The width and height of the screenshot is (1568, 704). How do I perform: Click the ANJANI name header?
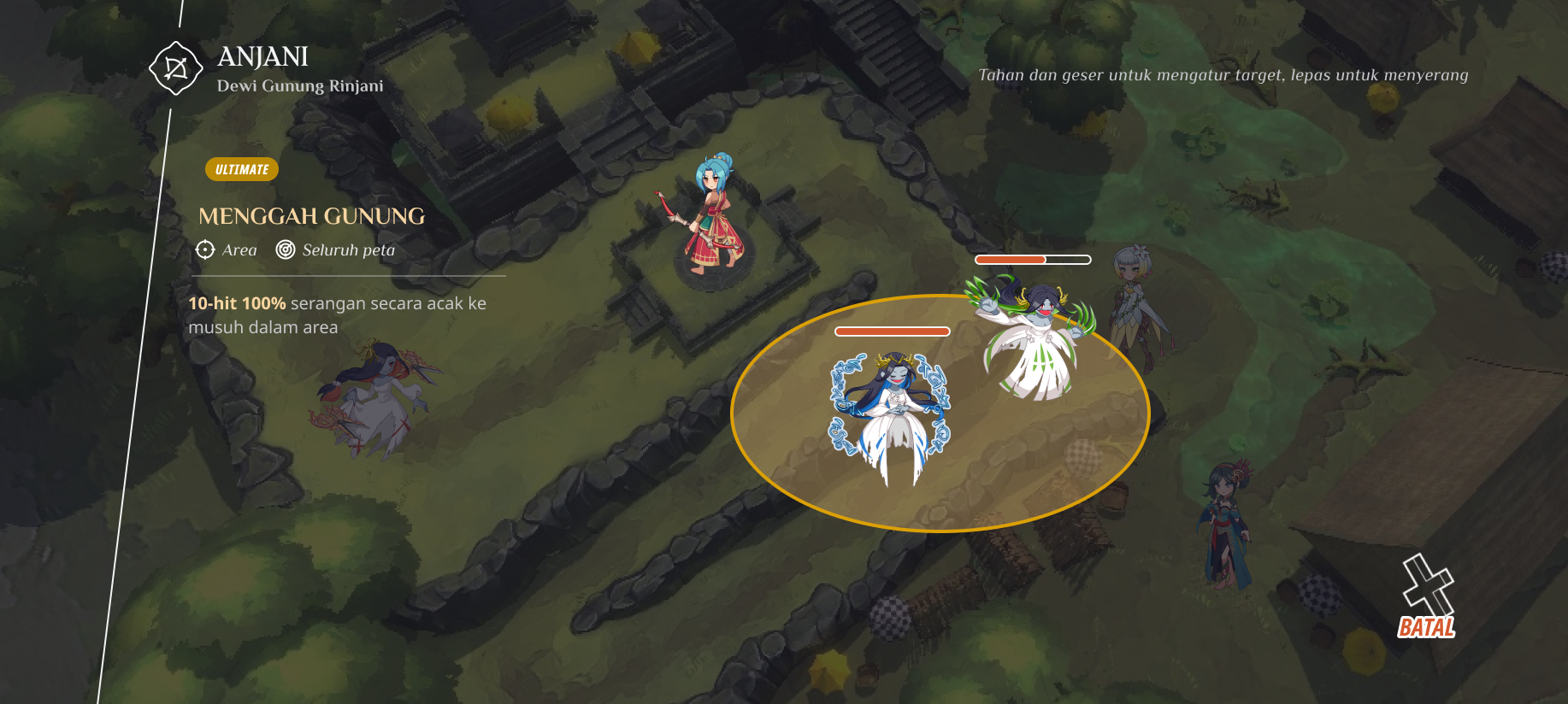[263, 56]
